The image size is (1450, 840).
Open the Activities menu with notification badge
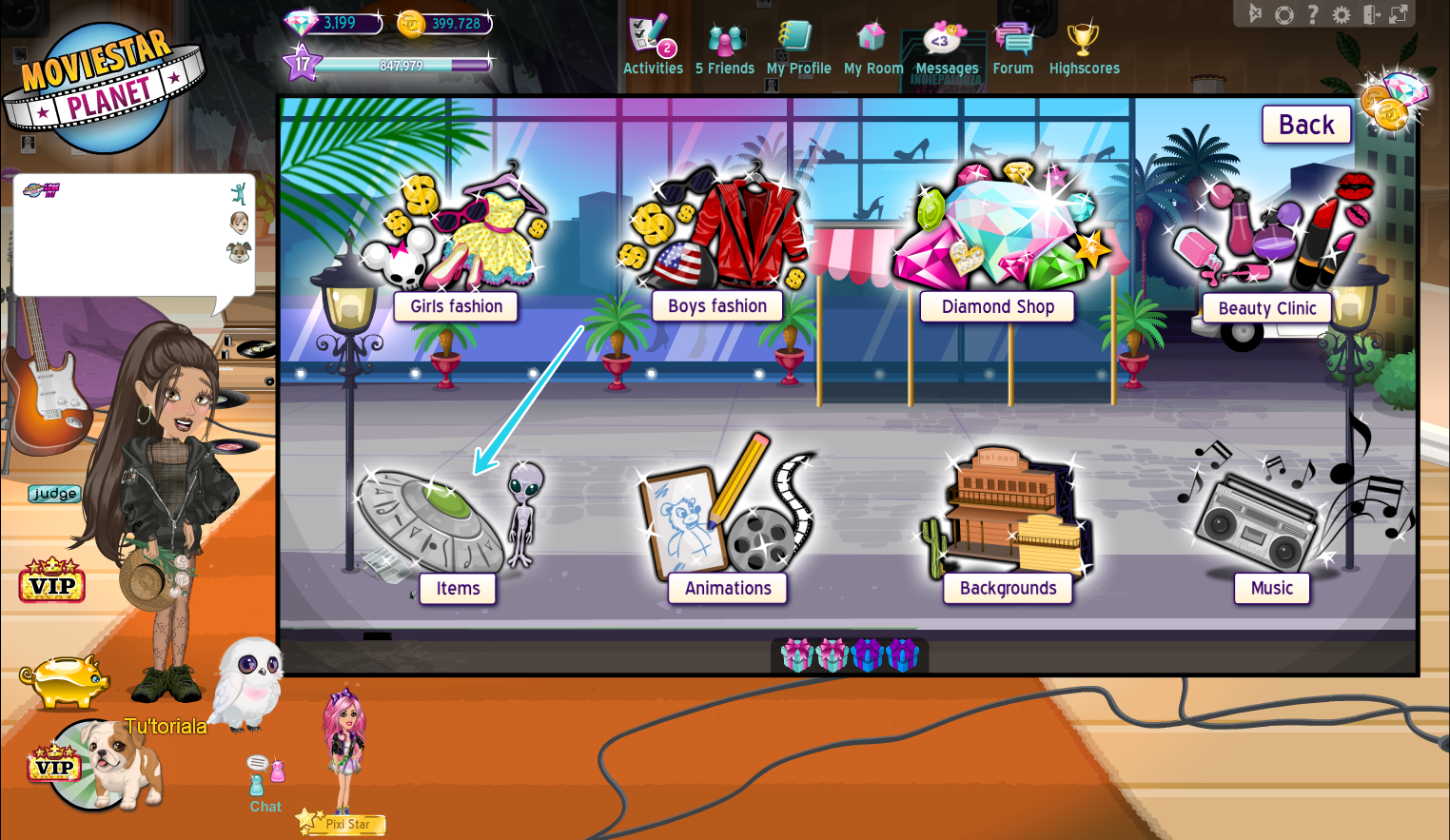pos(653,43)
